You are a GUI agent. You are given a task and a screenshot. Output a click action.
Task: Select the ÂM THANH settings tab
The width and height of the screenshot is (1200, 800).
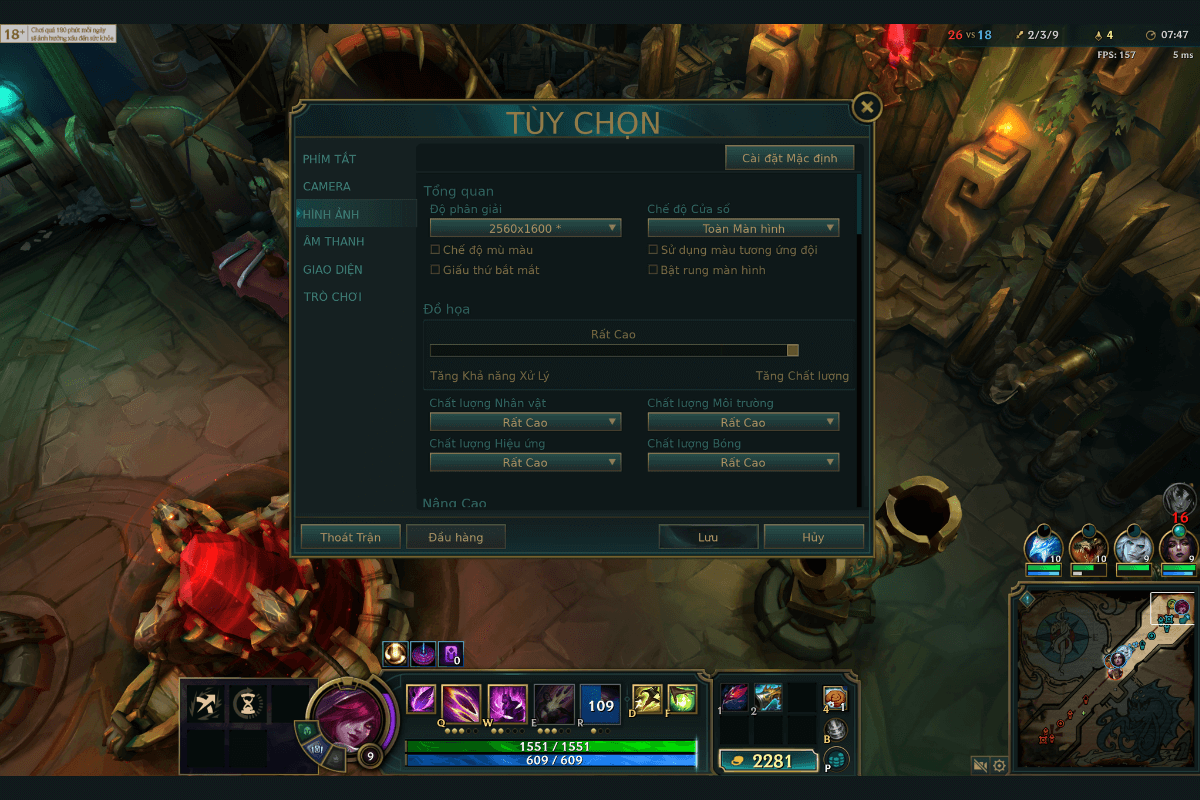pyautogui.click(x=334, y=241)
